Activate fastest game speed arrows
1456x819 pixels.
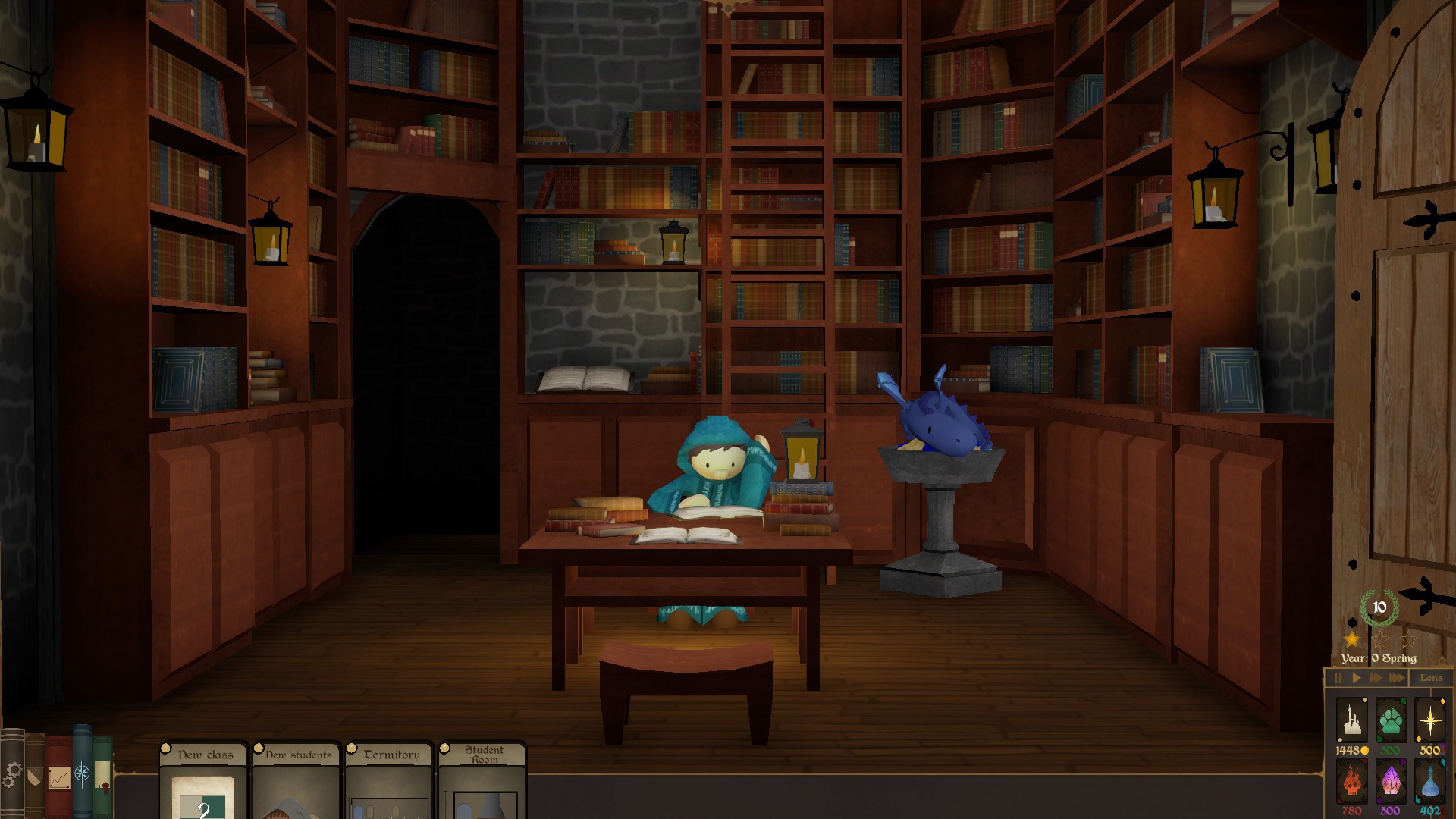(1397, 678)
